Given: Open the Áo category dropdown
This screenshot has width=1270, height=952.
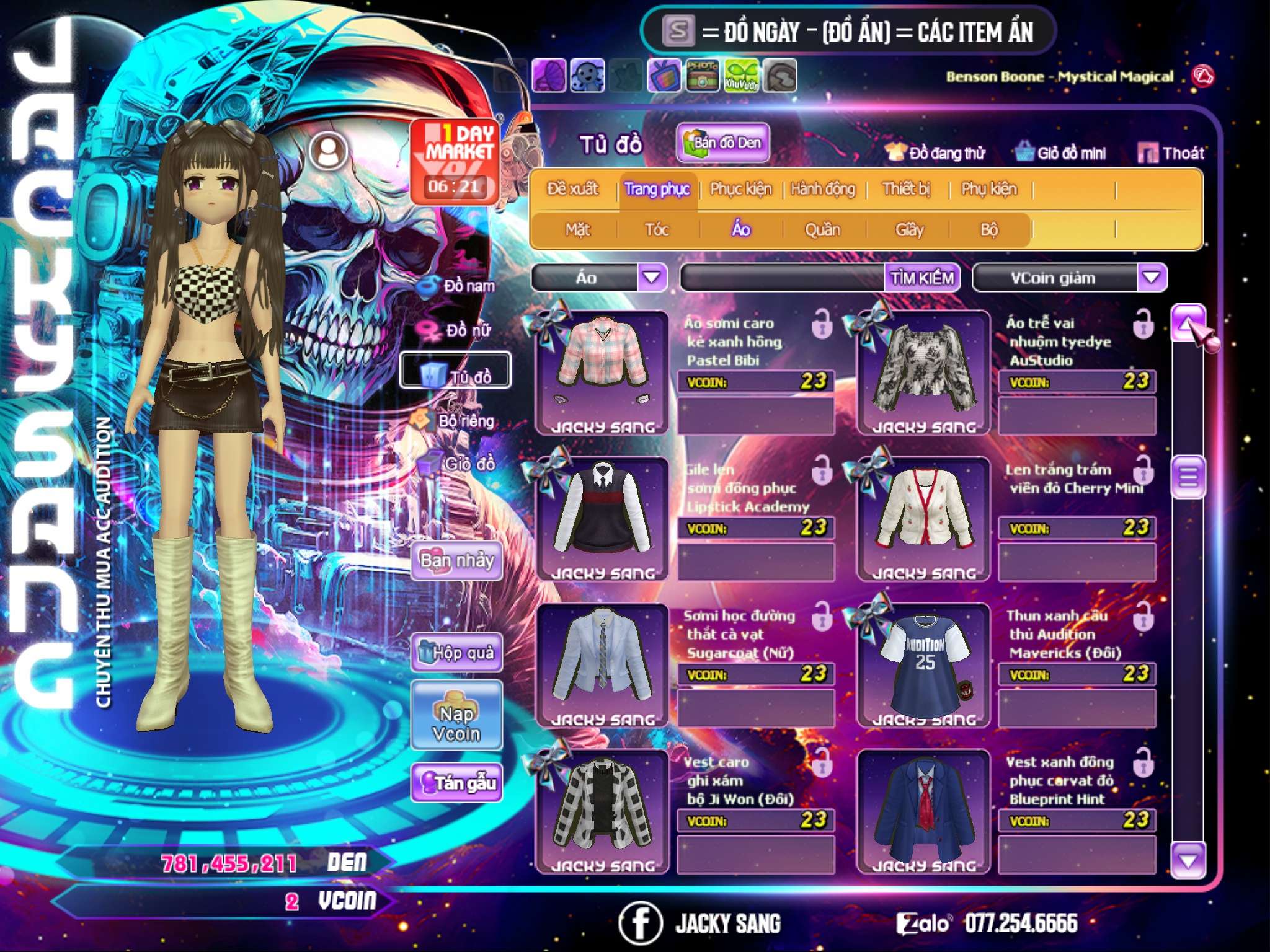Looking at the screenshot, I should pyautogui.click(x=652, y=277).
